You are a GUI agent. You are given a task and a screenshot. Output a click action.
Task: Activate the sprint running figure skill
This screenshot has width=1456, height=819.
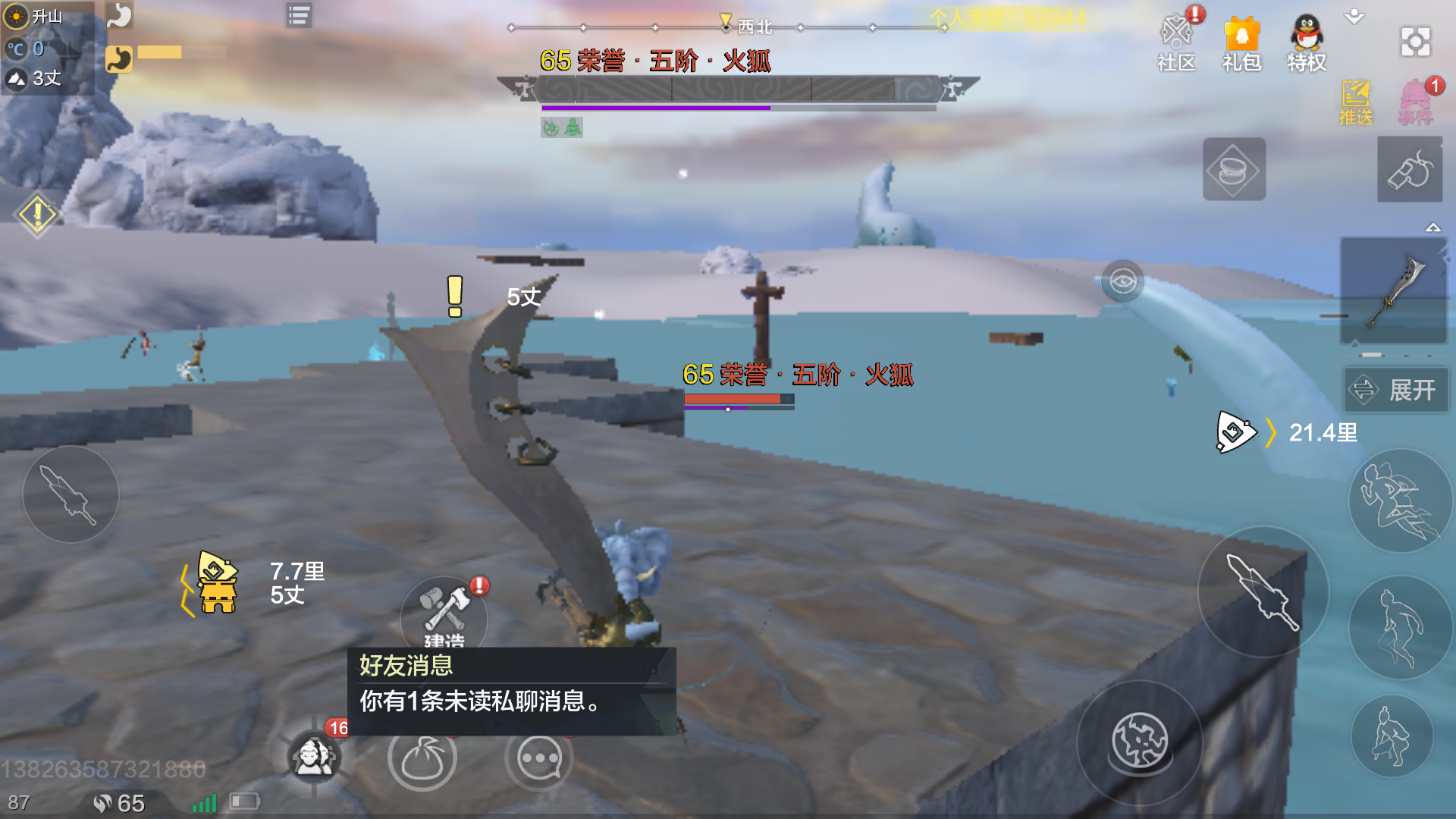pyautogui.click(x=1399, y=500)
